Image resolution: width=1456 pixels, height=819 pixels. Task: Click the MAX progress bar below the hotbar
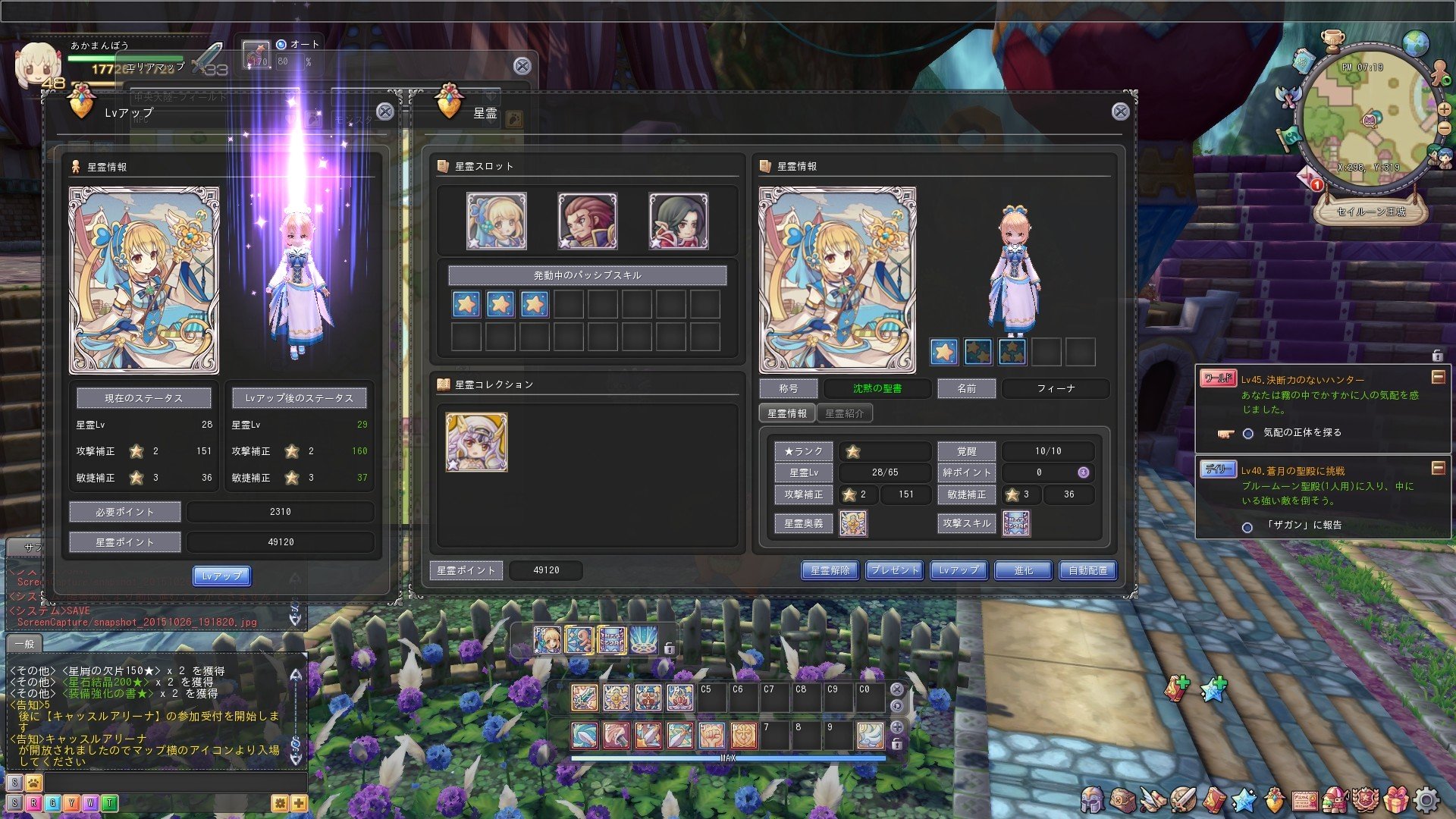728,756
